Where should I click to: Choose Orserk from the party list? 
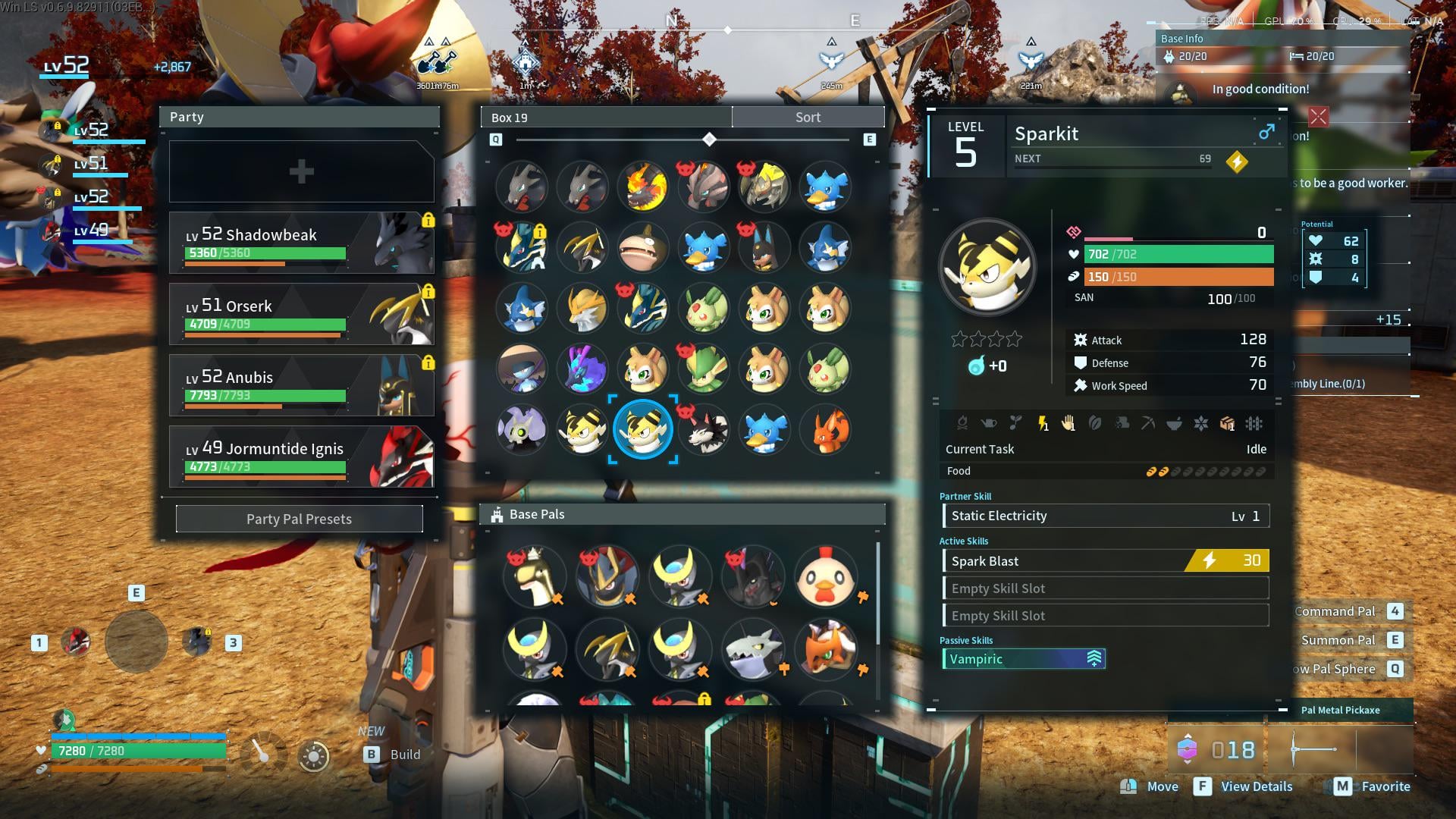(301, 314)
